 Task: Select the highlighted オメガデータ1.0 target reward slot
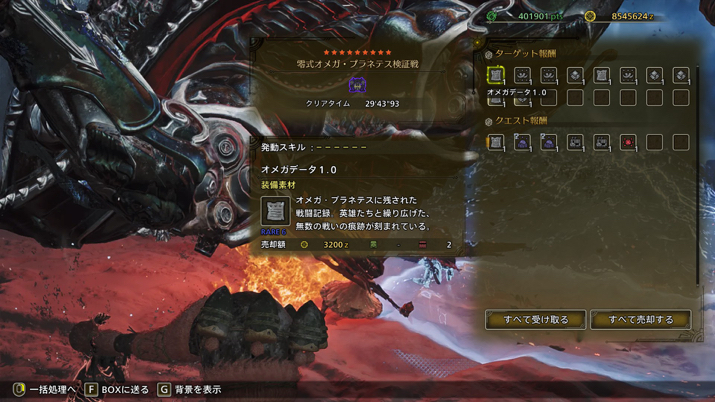coord(496,75)
